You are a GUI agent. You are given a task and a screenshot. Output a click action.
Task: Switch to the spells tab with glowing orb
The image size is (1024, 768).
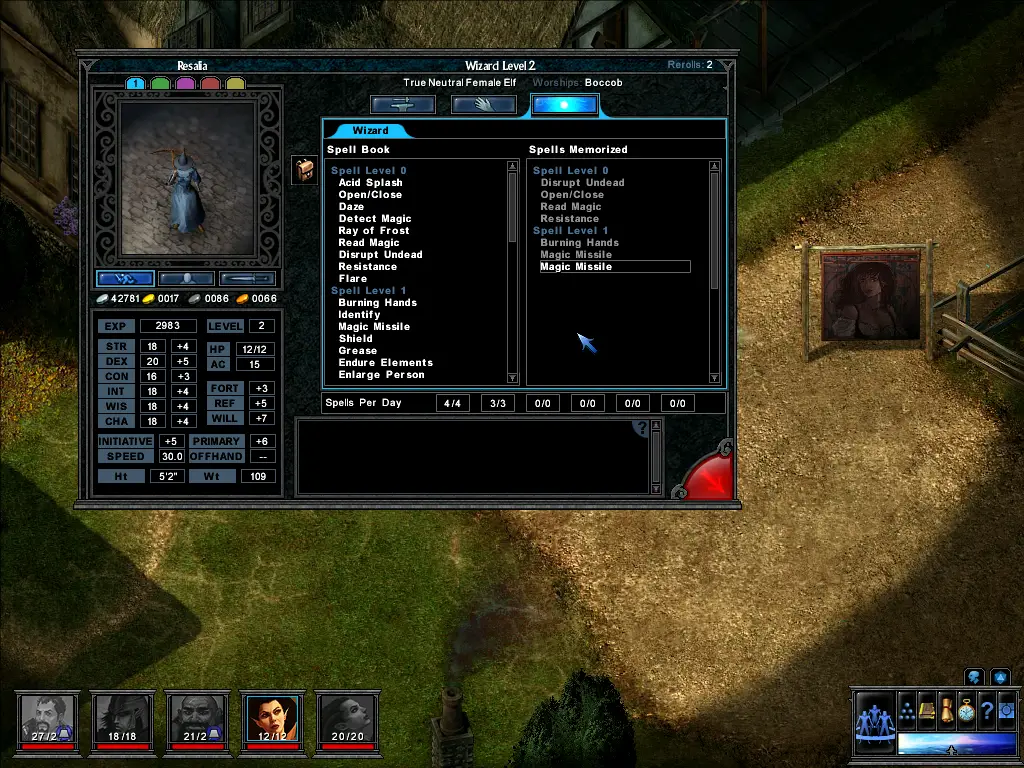click(x=564, y=104)
